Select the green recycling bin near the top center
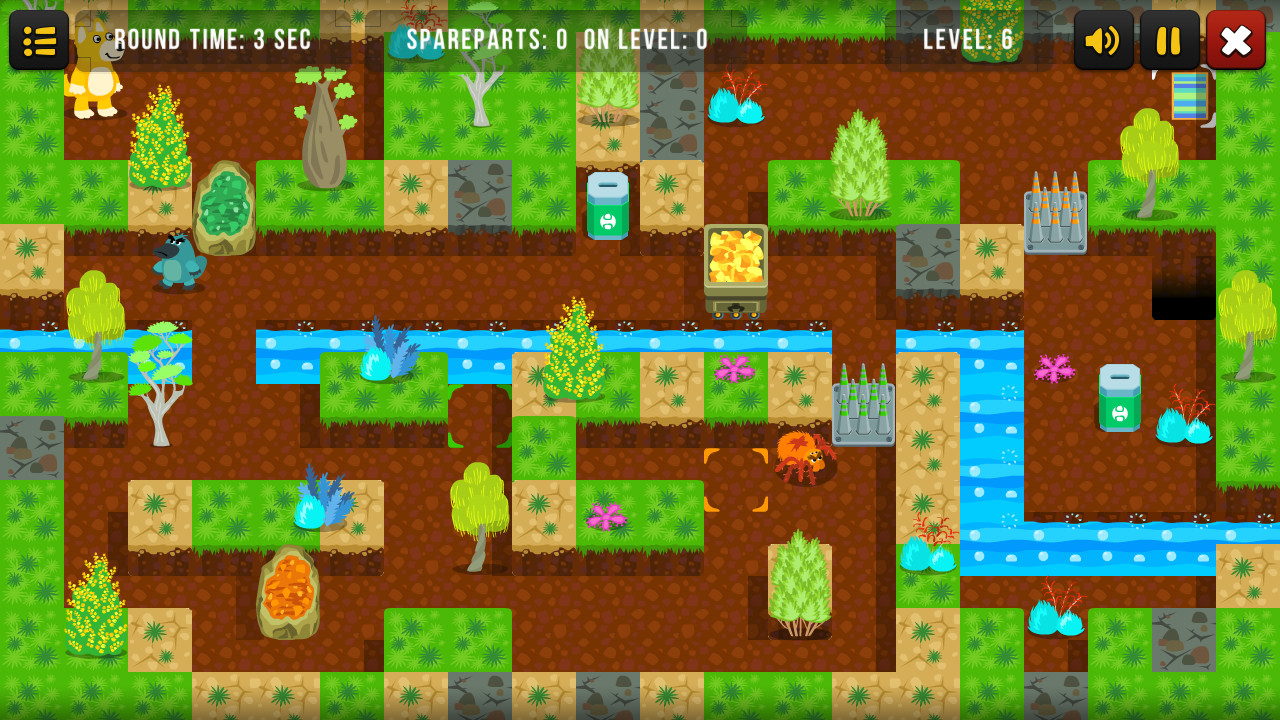The height and width of the screenshot is (720, 1280). (x=606, y=208)
